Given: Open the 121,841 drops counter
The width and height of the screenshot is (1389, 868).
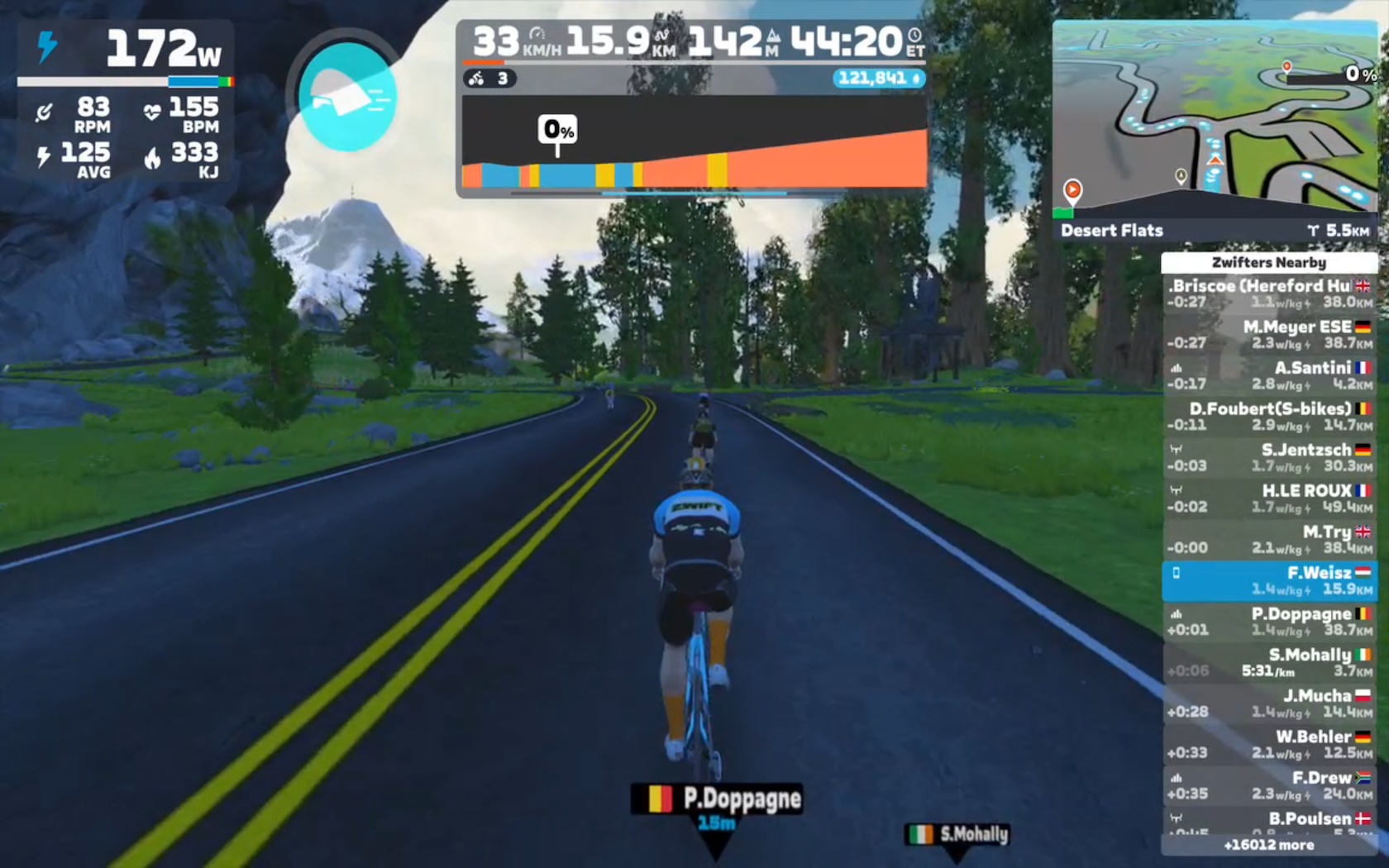Looking at the screenshot, I should (879, 79).
